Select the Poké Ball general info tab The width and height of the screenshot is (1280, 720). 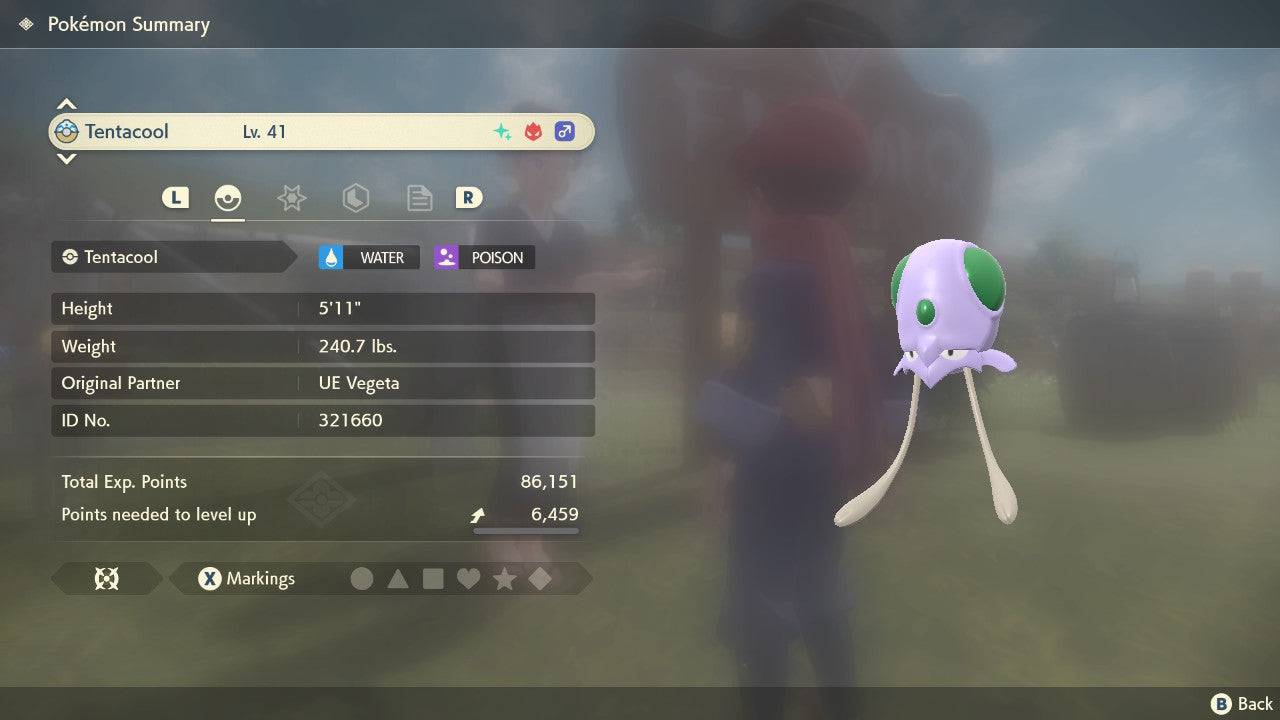click(x=228, y=198)
